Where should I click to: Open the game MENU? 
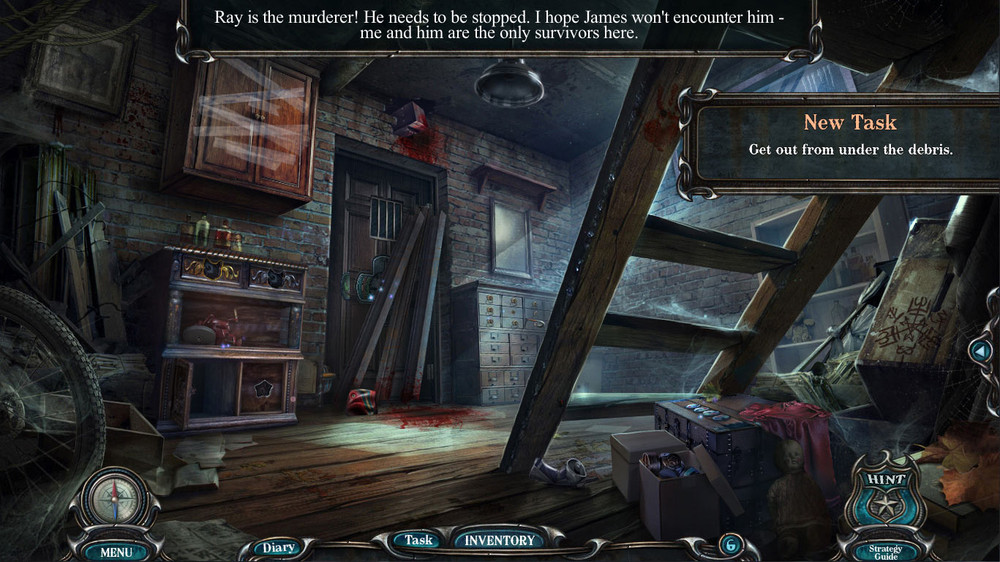tap(115, 551)
